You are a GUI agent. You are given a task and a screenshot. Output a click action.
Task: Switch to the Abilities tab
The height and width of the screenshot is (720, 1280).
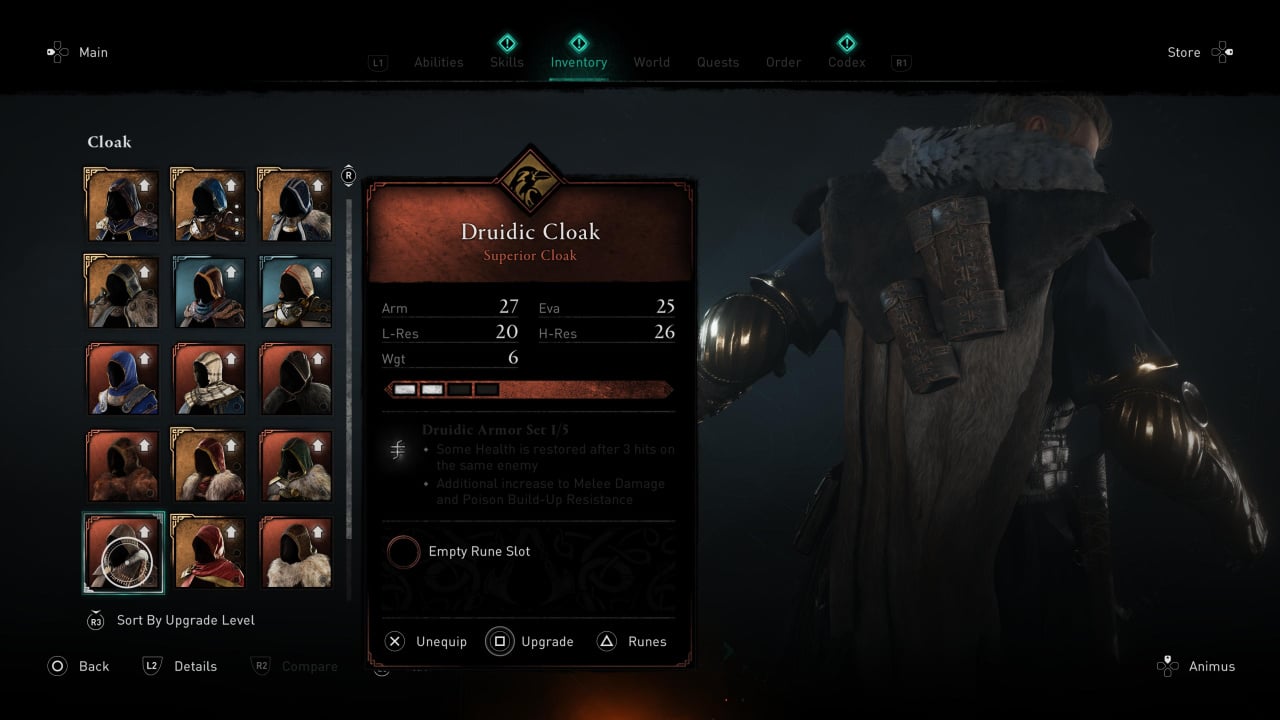point(438,62)
